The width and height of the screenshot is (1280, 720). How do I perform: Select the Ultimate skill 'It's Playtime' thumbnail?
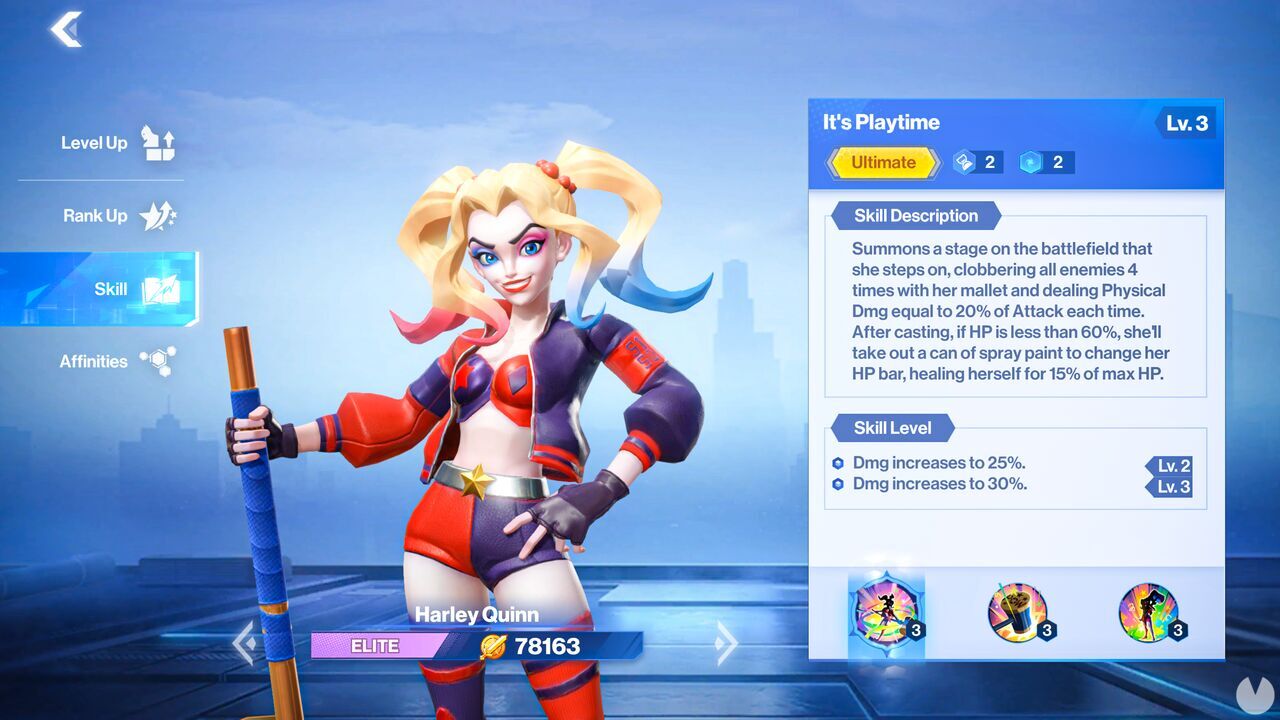(x=886, y=614)
